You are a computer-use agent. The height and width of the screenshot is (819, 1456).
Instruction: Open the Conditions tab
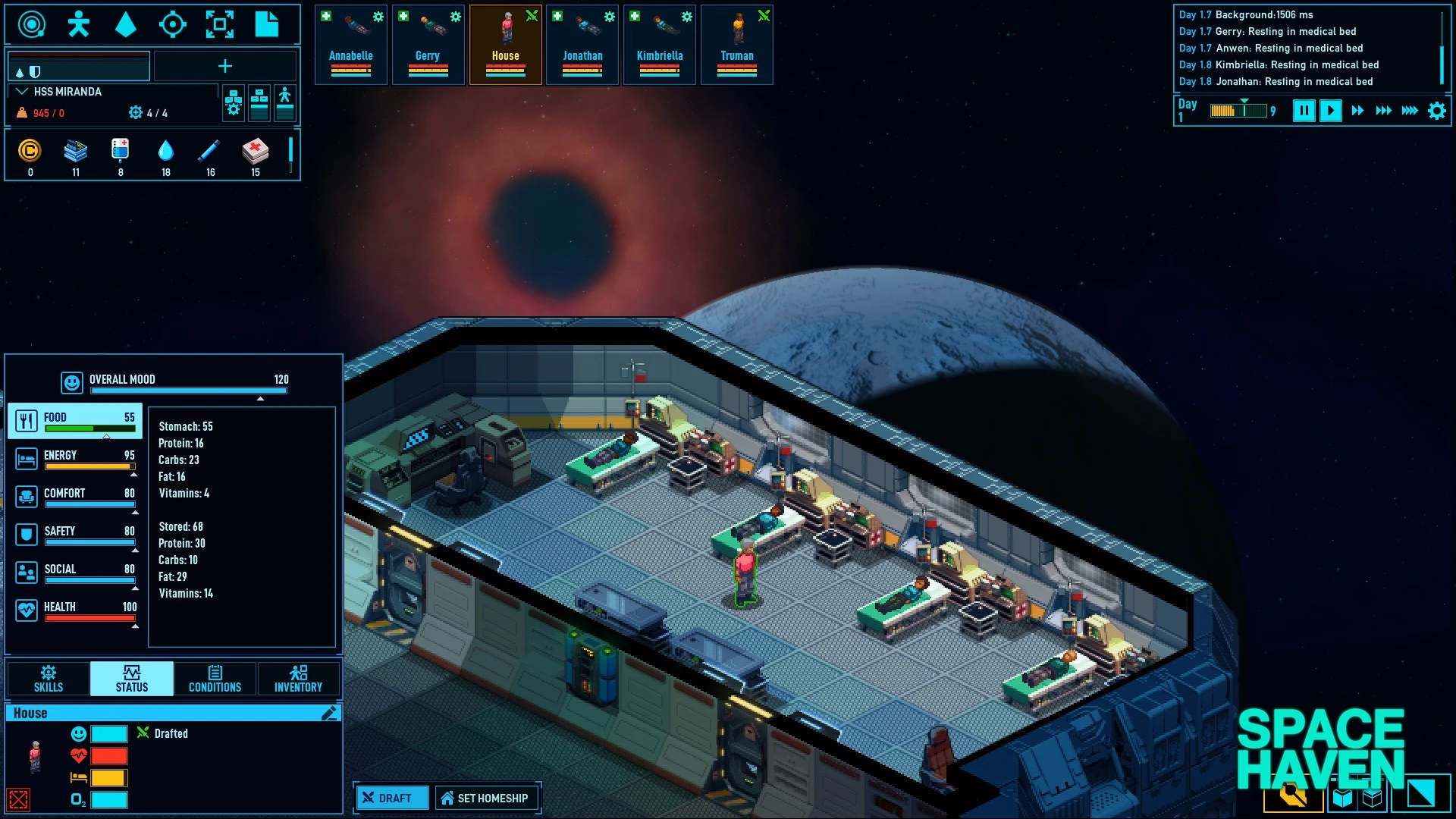pos(215,679)
